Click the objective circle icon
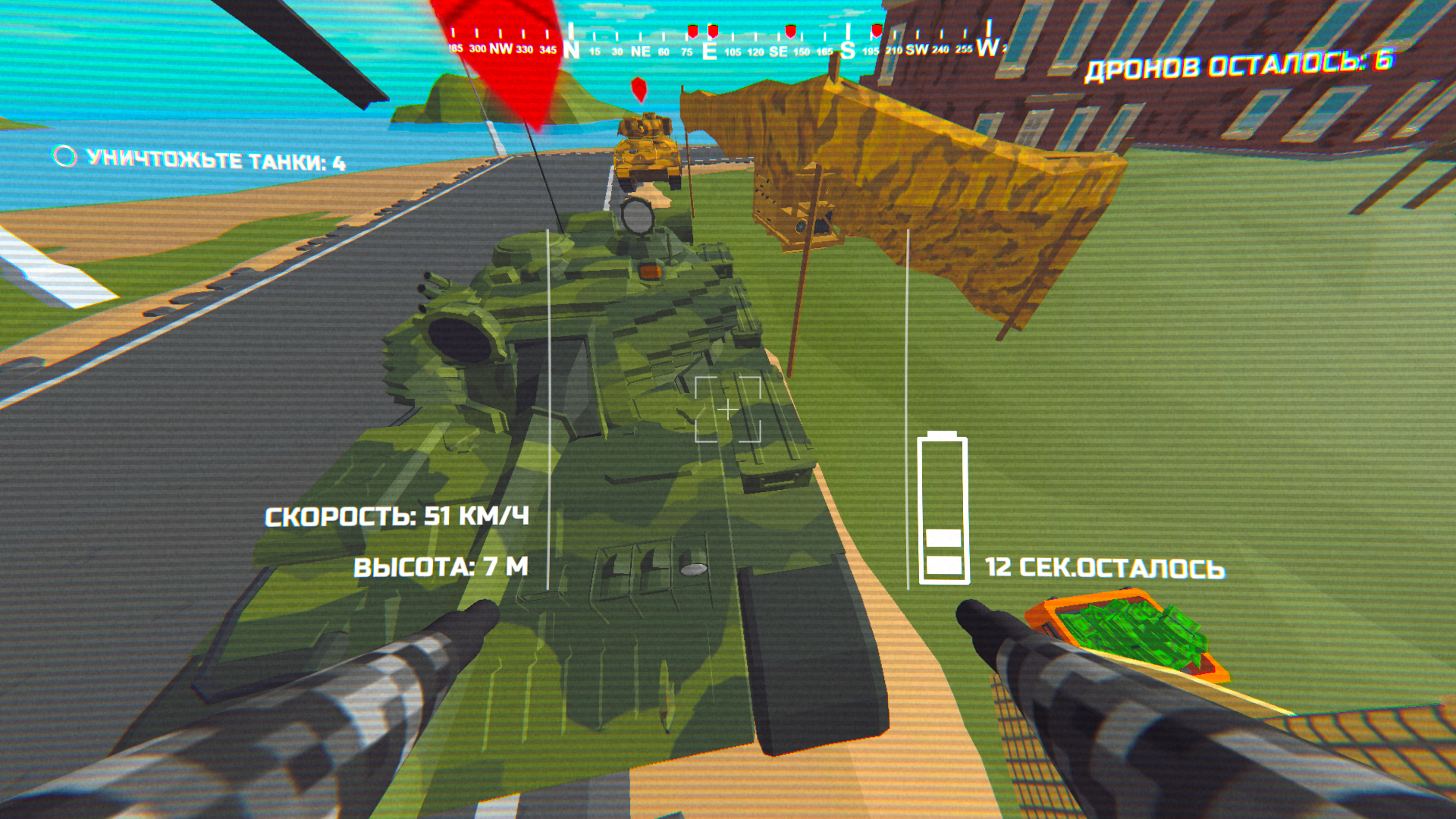Viewport: 1456px width, 819px height. [63, 159]
